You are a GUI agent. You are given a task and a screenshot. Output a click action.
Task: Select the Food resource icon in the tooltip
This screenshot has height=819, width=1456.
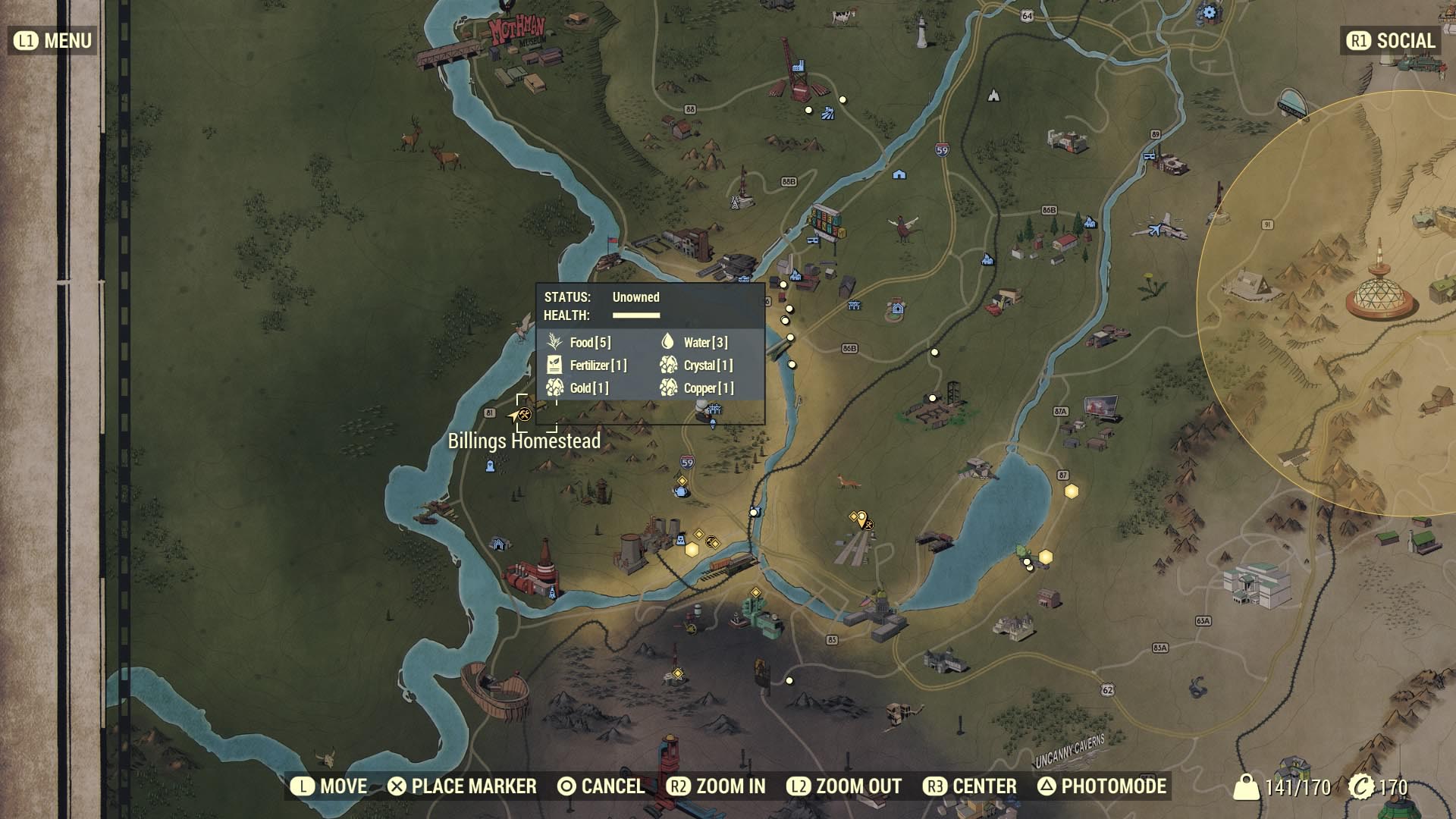(x=554, y=342)
